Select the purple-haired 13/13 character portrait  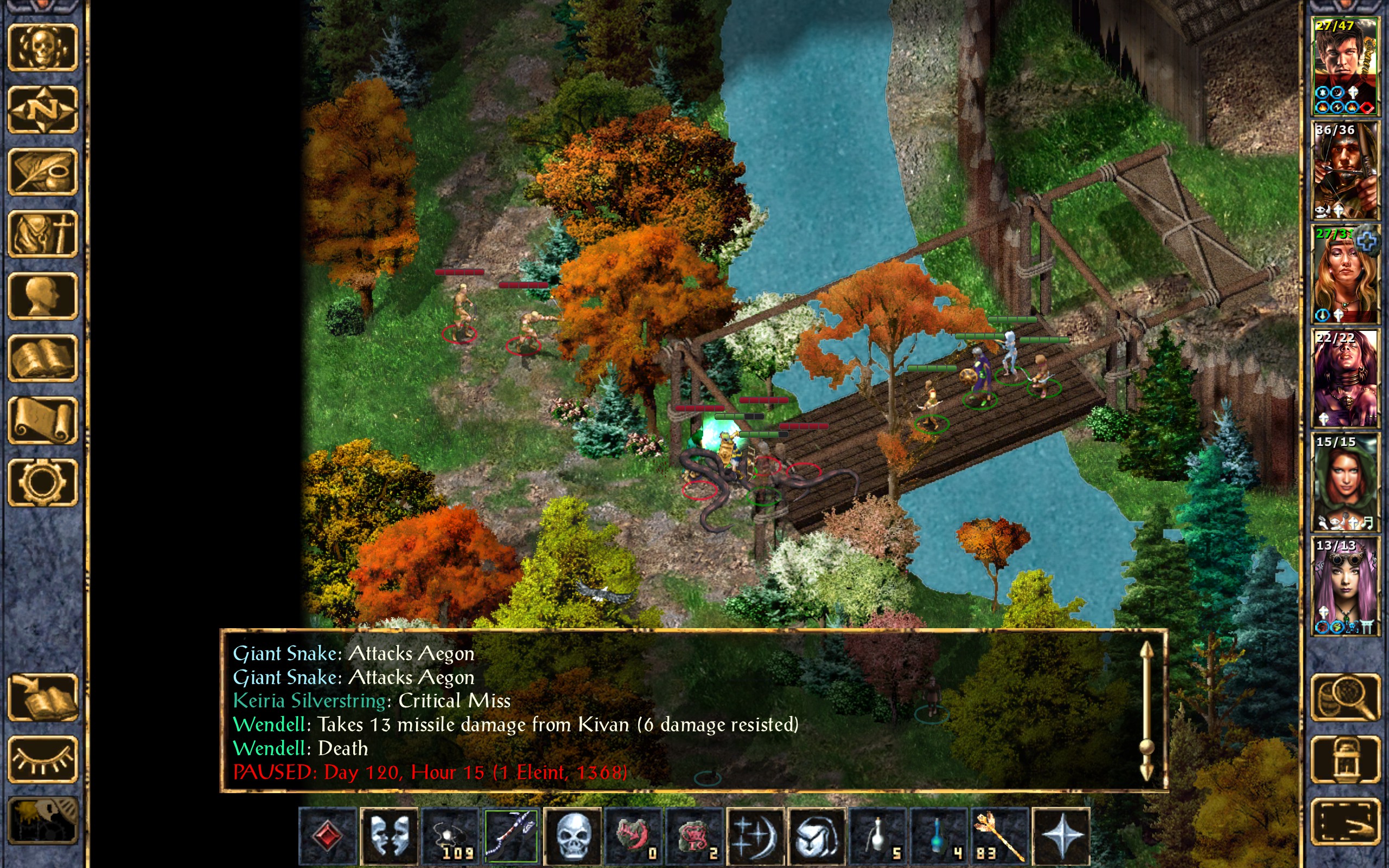(1345, 585)
